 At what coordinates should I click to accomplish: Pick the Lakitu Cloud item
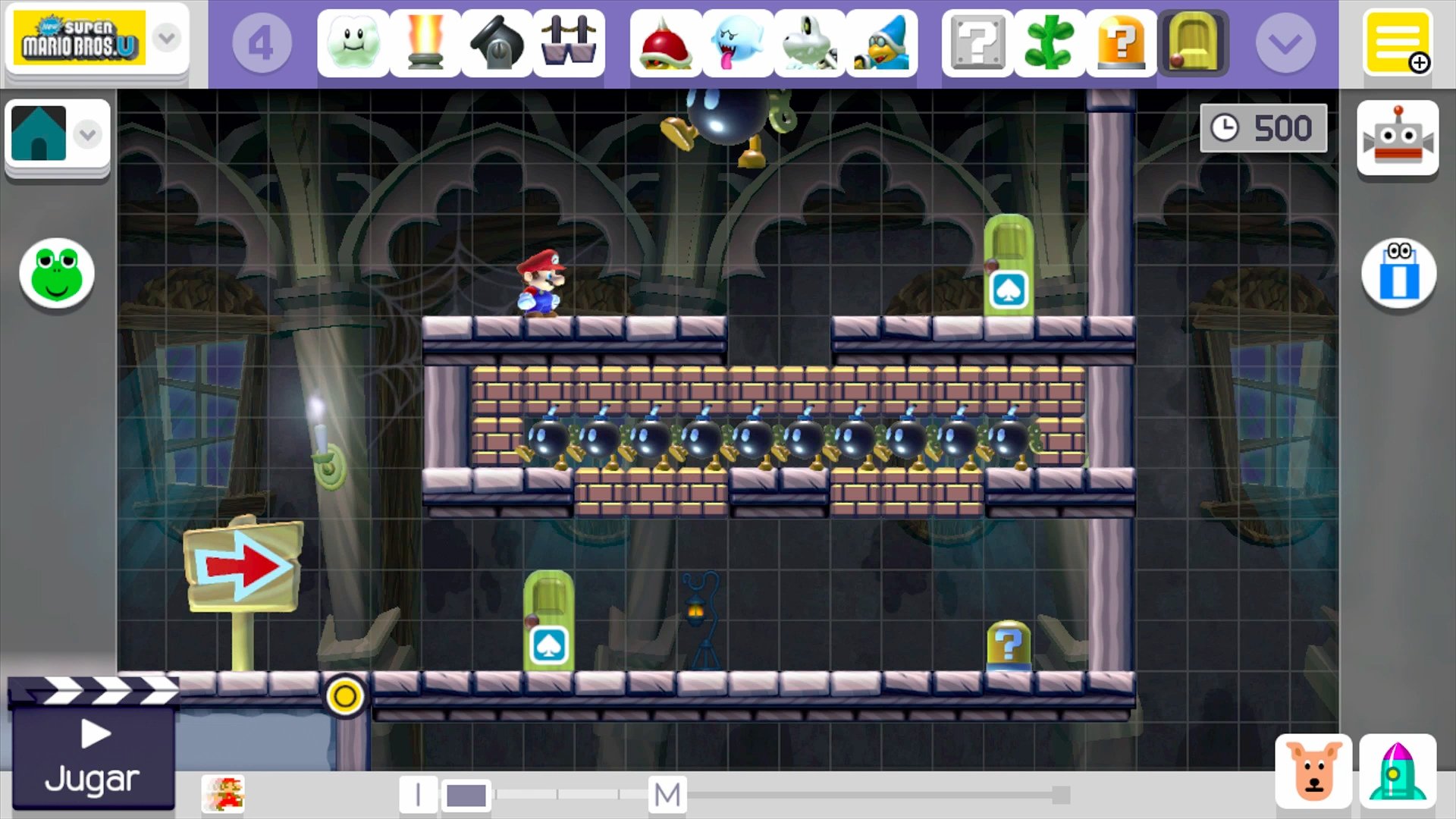pos(353,43)
